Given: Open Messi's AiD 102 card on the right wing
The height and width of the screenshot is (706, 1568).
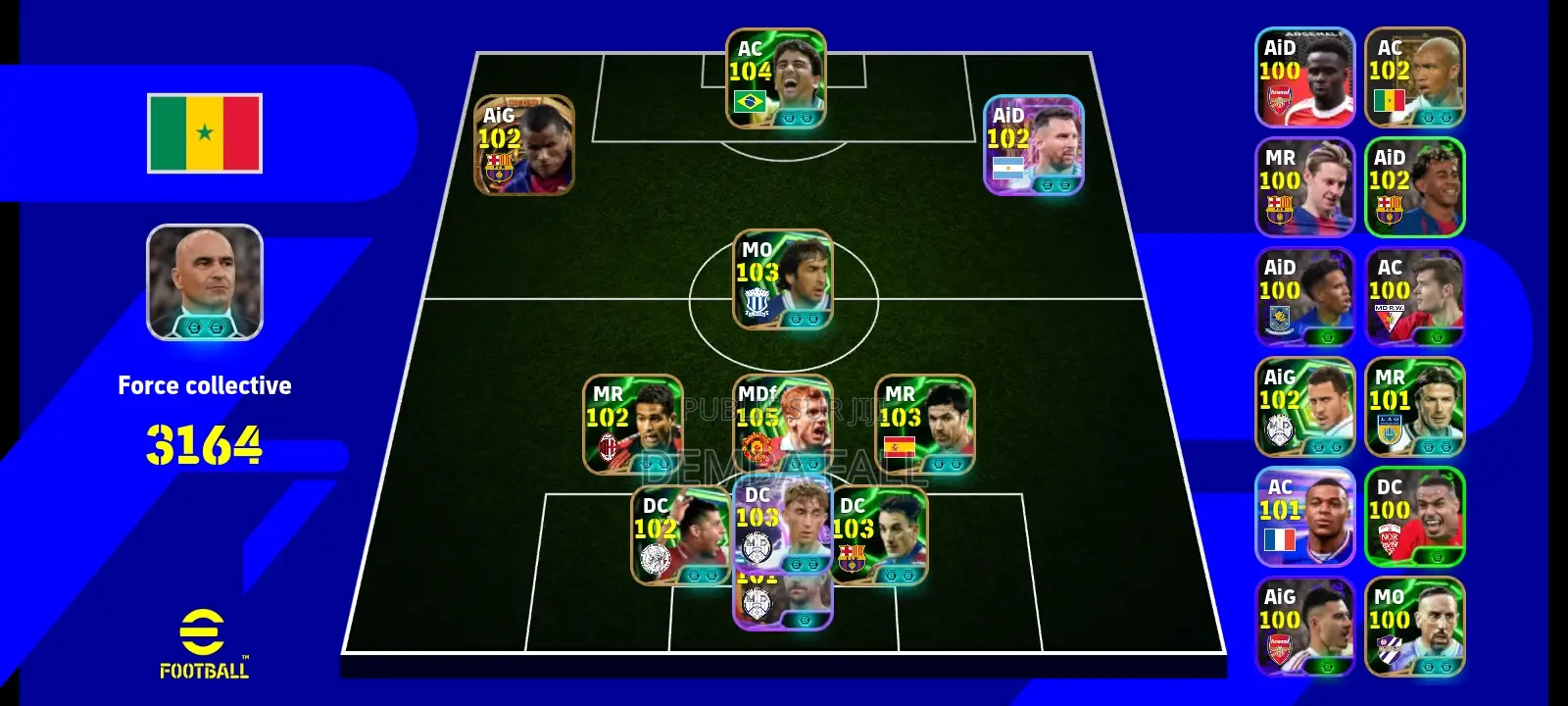Looking at the screenshot, I should click(x=1033, y=147).
